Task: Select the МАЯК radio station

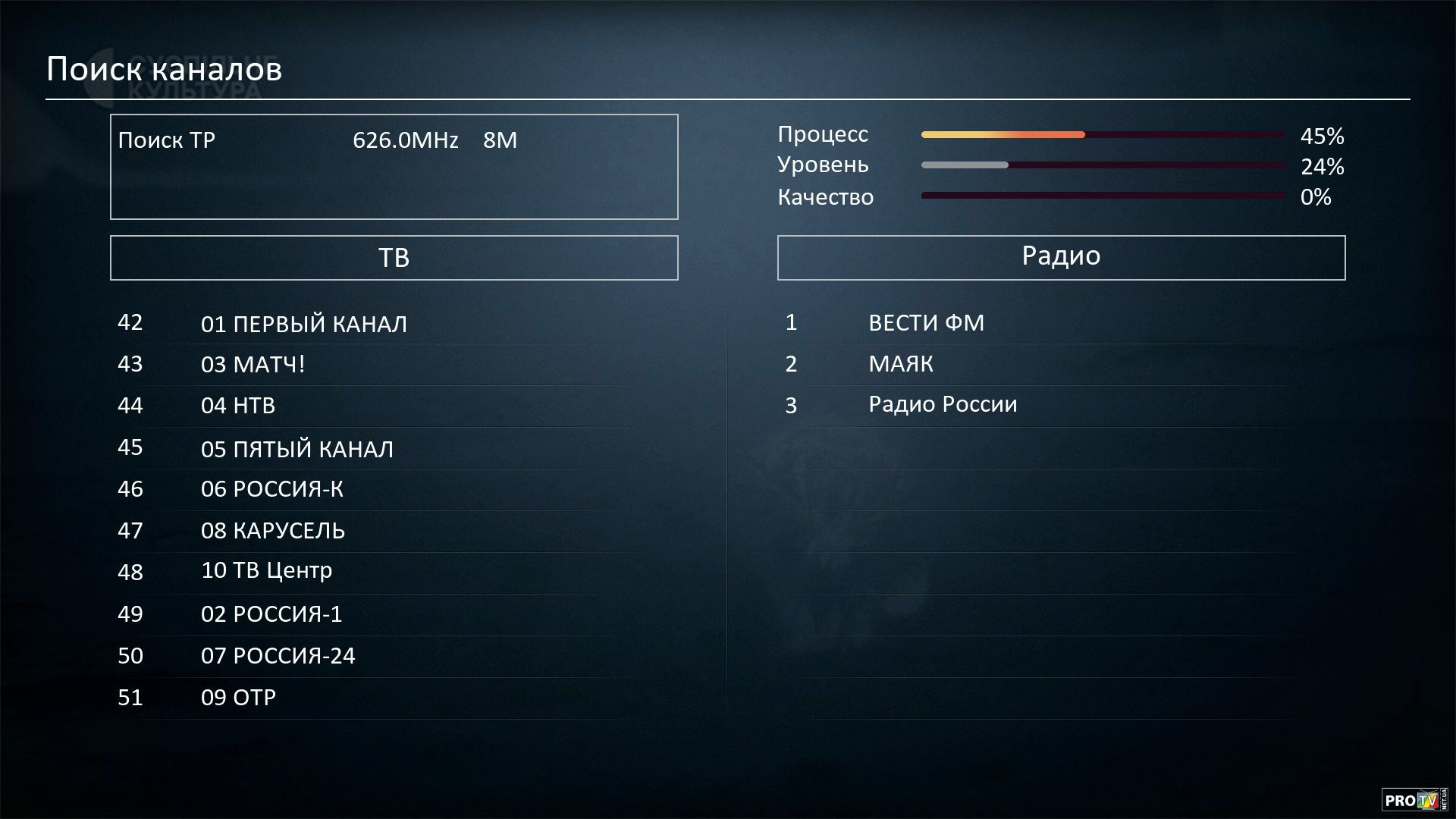Action: click(x=900, y=364)
